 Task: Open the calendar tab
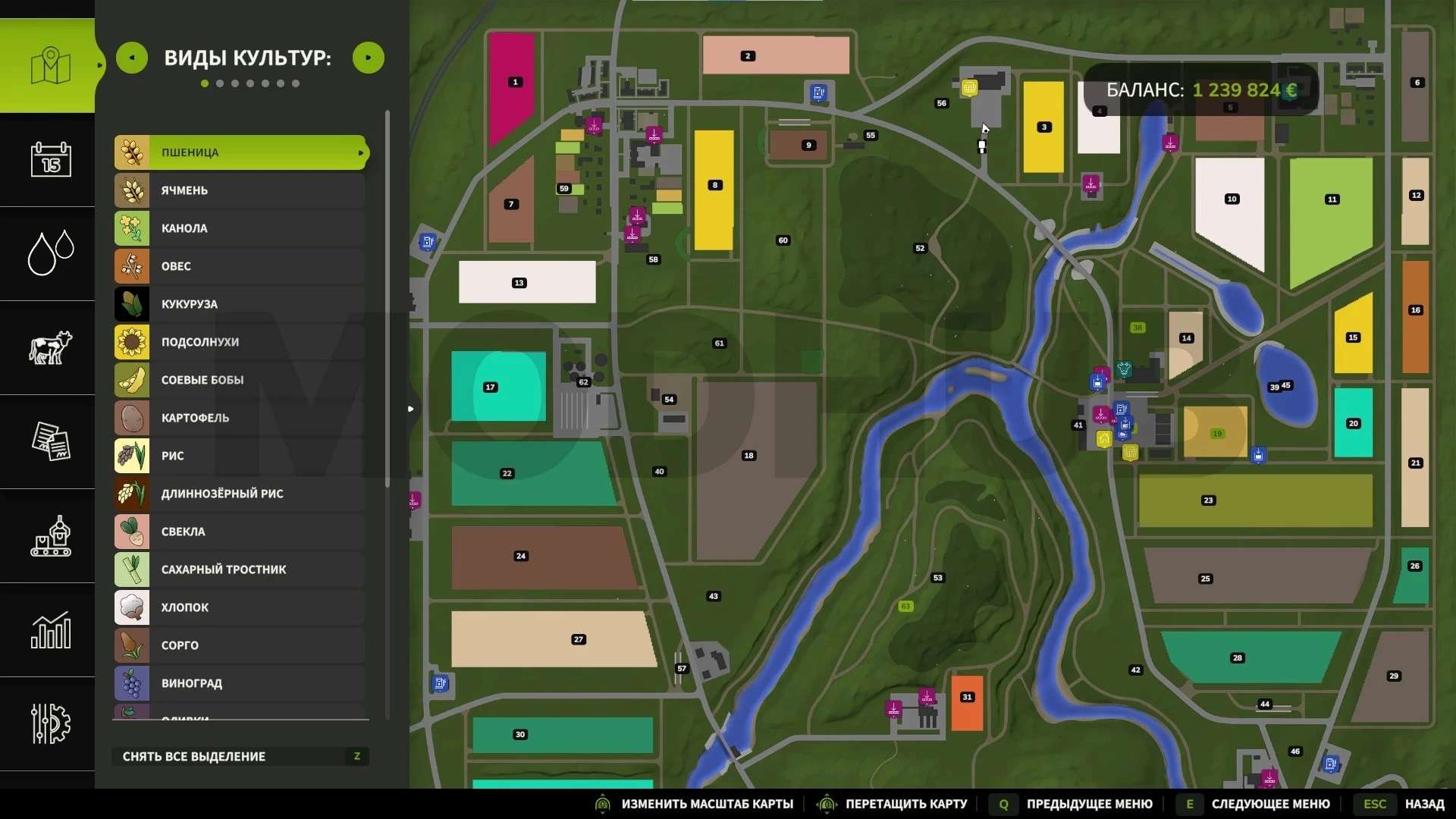(50, 159)
